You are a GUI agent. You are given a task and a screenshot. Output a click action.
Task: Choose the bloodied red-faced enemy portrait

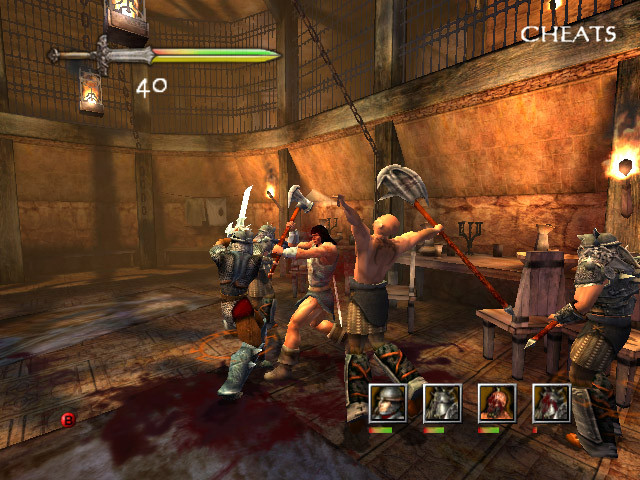point(496,403)
